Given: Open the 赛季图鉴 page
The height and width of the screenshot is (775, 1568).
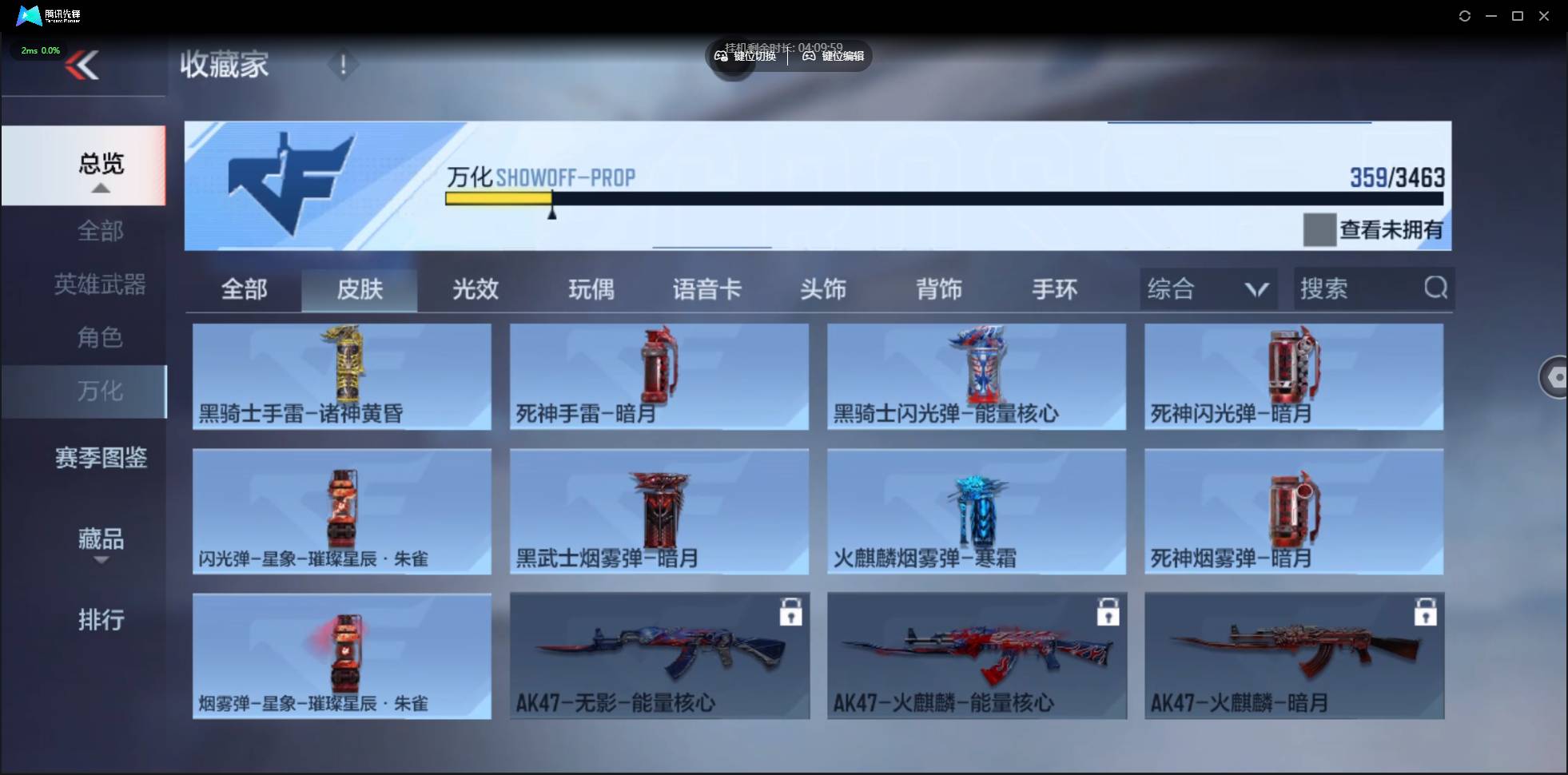Looking at the screenshot, I should 101,457.
